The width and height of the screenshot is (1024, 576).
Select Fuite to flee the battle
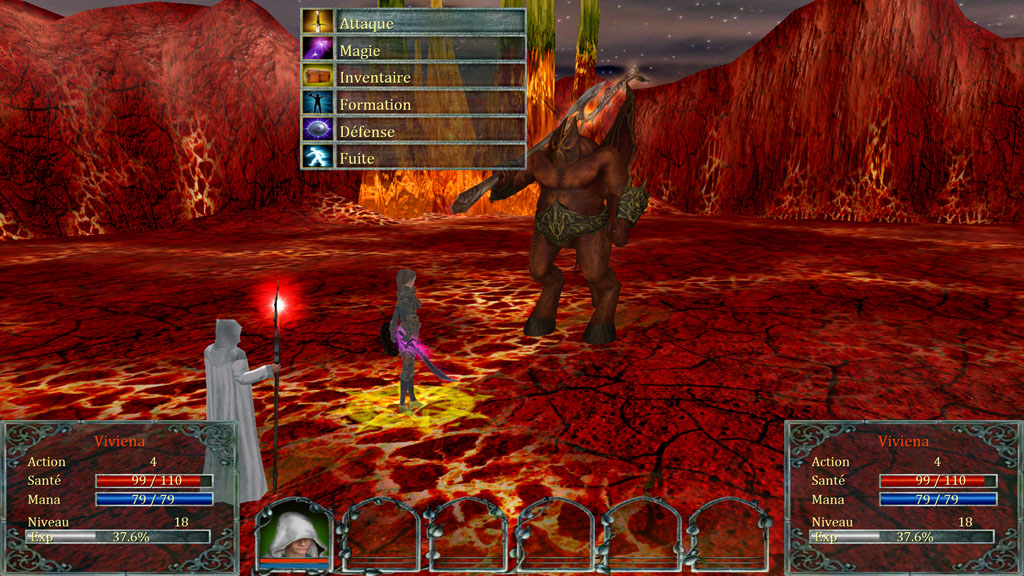413,157
